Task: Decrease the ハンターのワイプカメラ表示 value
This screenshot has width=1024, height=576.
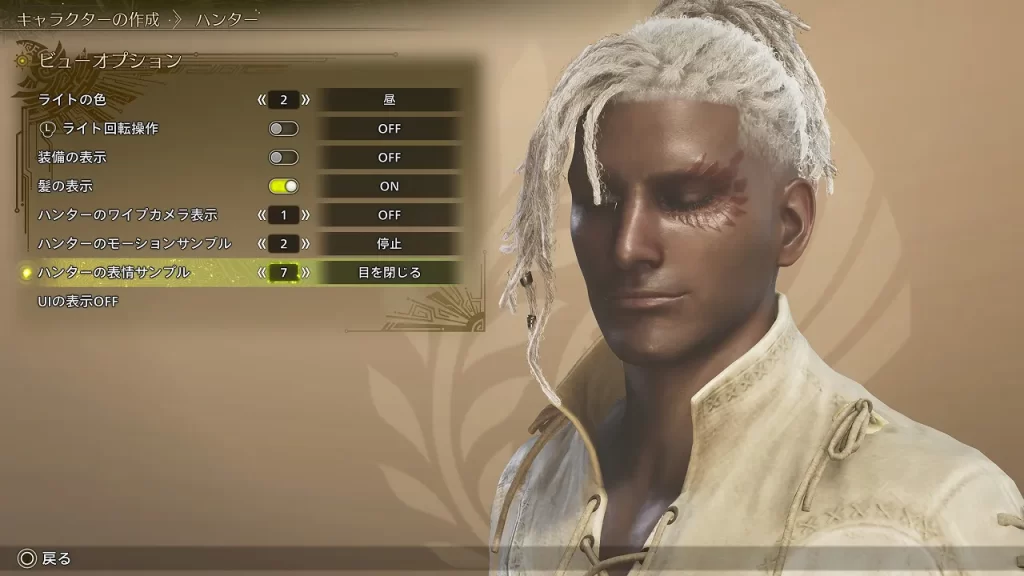Action: click(262, 215)
